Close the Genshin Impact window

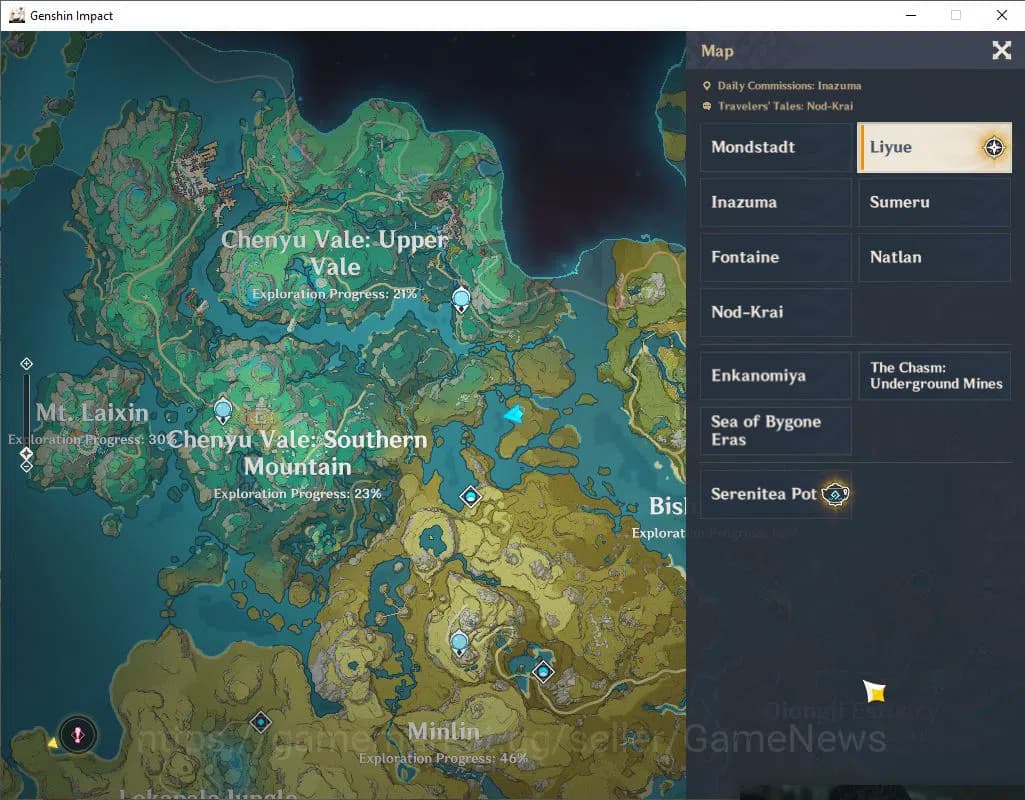click(x=1001, y=15)
